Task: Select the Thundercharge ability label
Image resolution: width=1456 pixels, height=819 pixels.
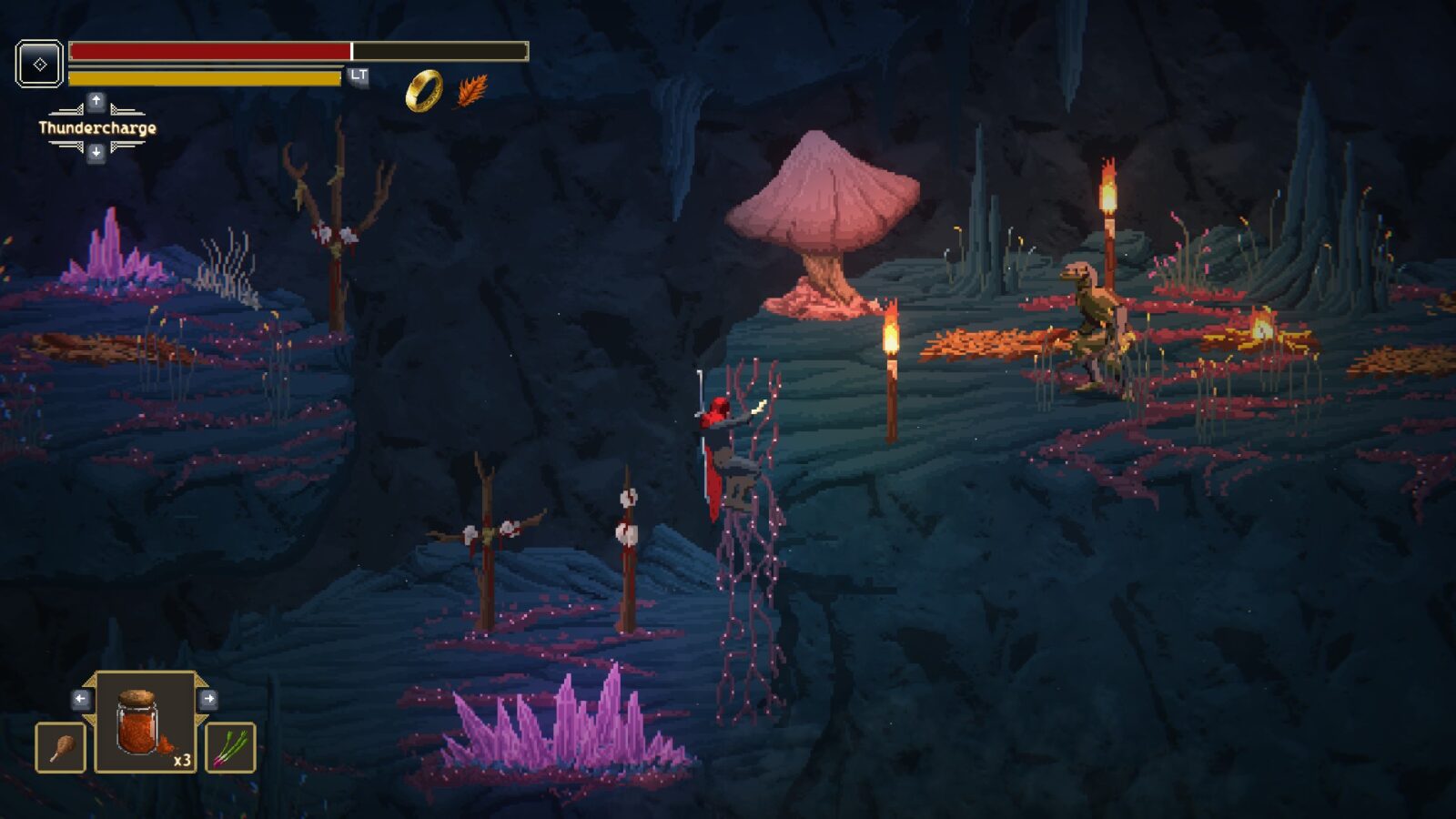Action: (97, 128)
